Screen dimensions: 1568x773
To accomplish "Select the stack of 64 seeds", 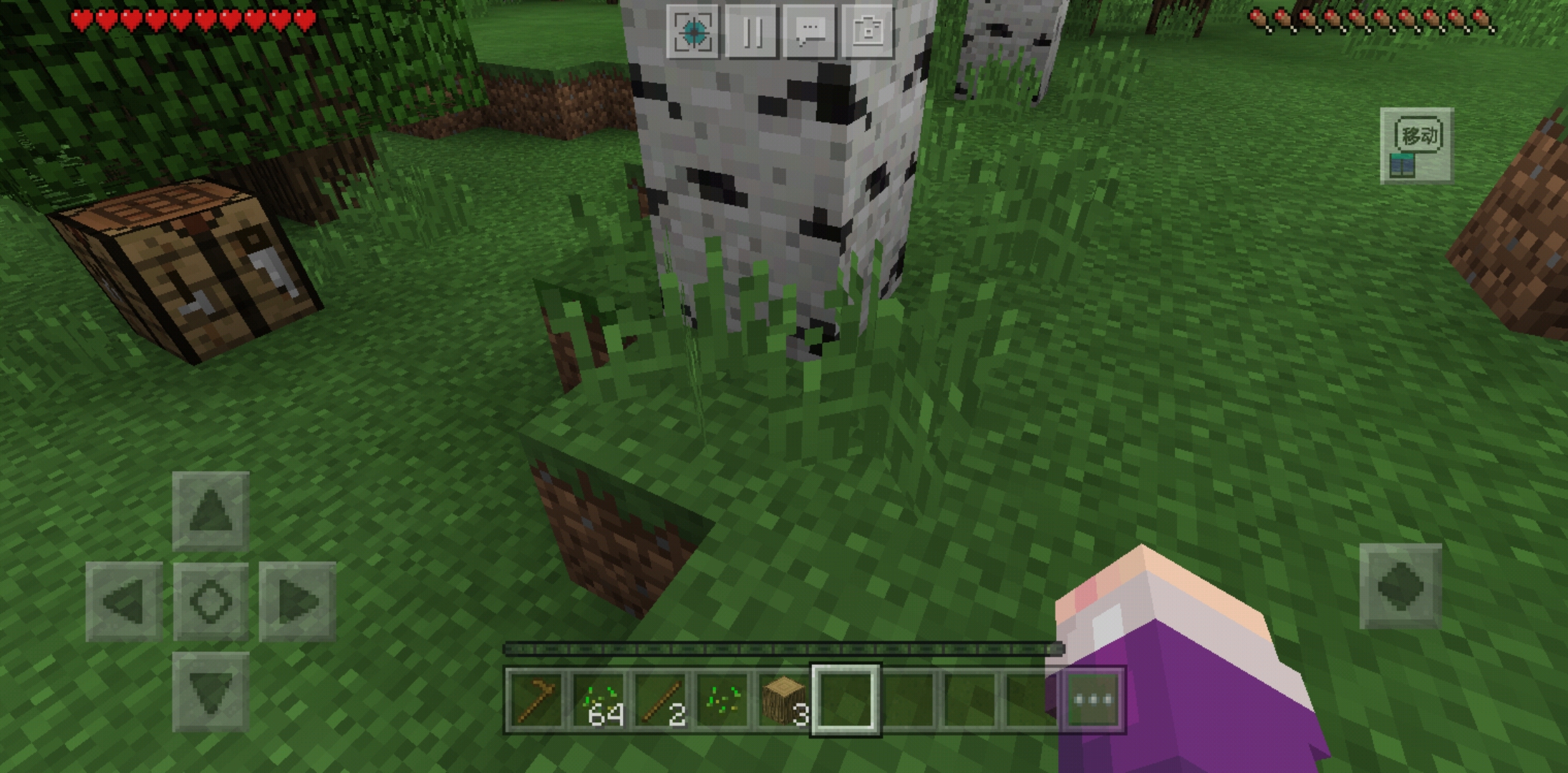I will [x=599, y=699].
